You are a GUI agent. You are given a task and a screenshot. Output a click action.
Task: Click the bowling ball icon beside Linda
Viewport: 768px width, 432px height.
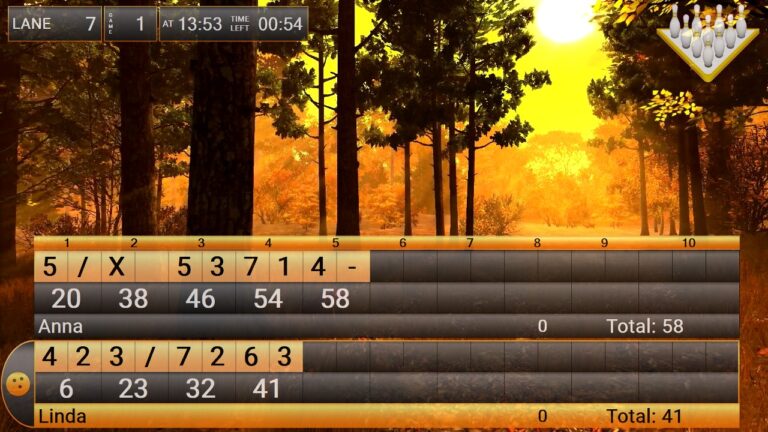(18, 384)
